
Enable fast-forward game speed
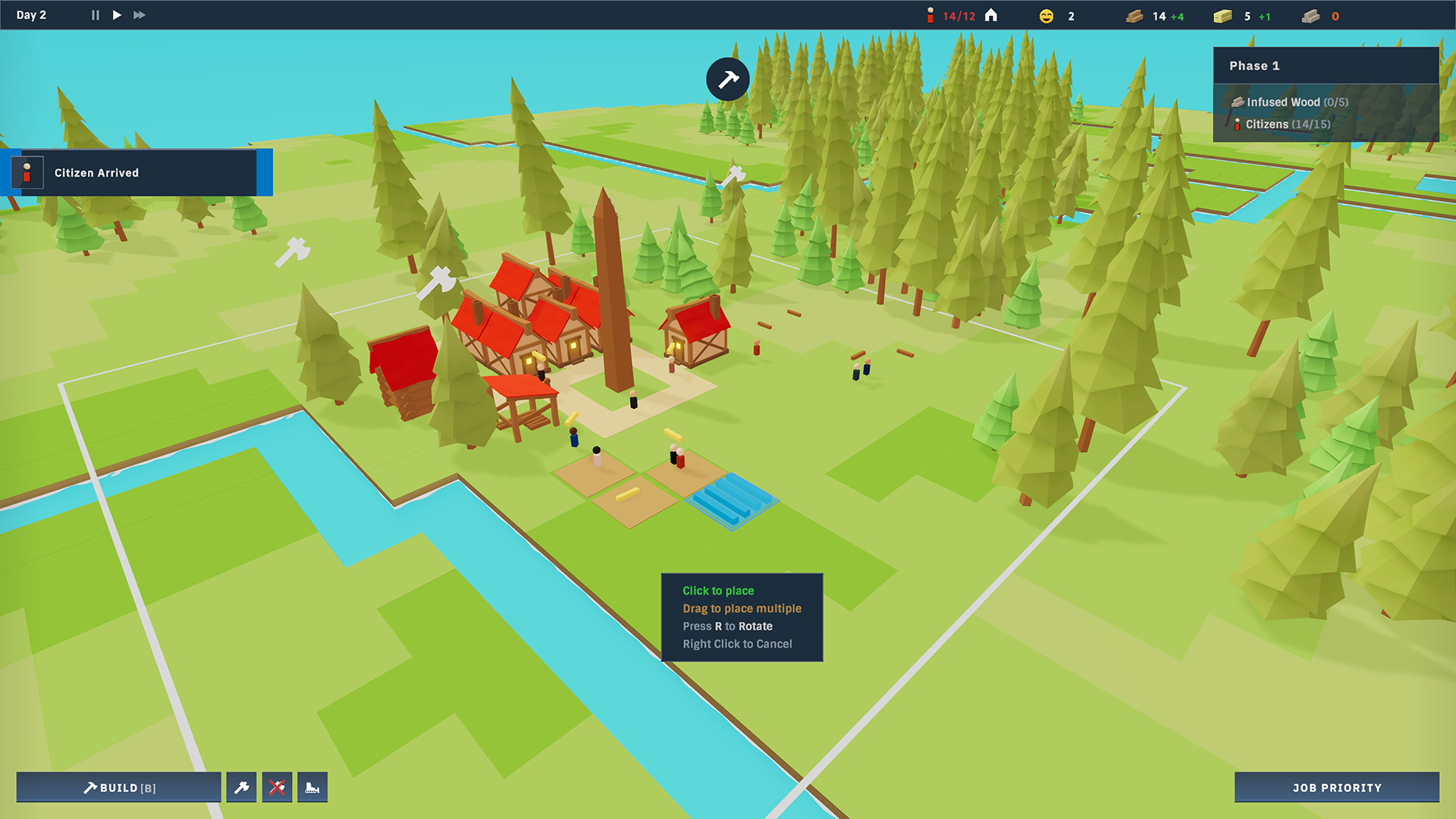coord(139,14)
